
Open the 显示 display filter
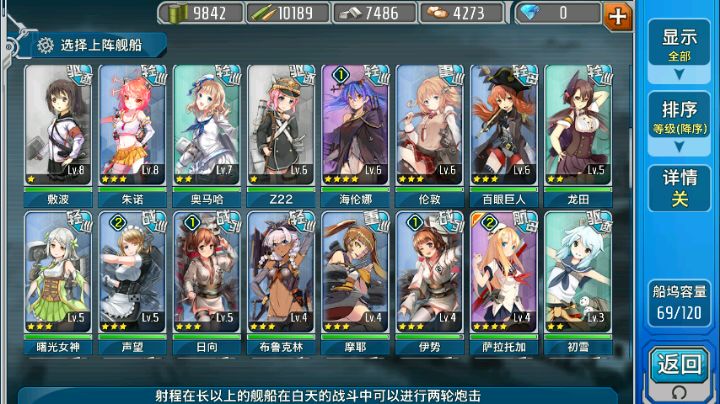click(x=679, y=45)
